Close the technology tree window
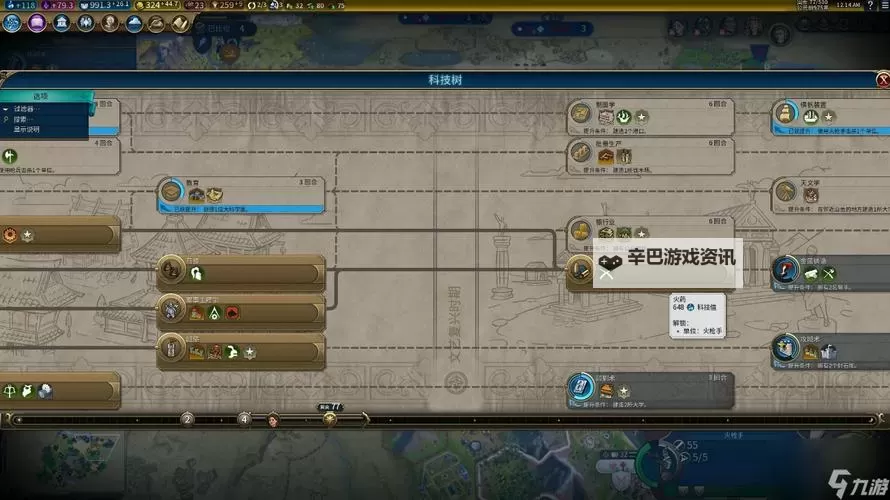Viewport: 890px width, 500px height. [x=882, y=79]
